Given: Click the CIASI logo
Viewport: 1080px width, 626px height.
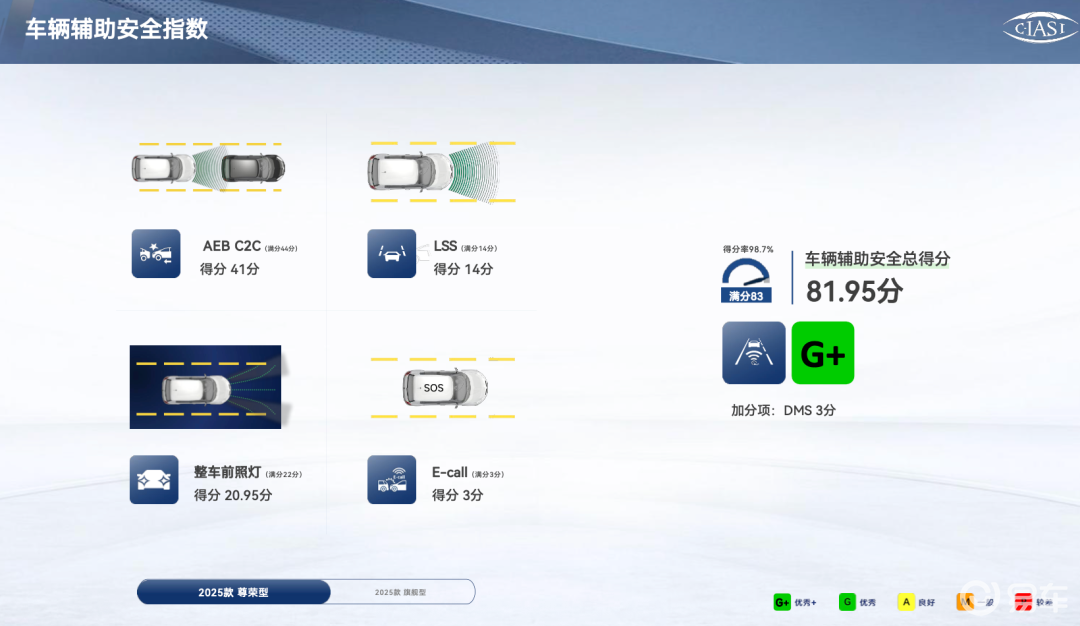Looking at the screenshot, I should coord(1039,29).
